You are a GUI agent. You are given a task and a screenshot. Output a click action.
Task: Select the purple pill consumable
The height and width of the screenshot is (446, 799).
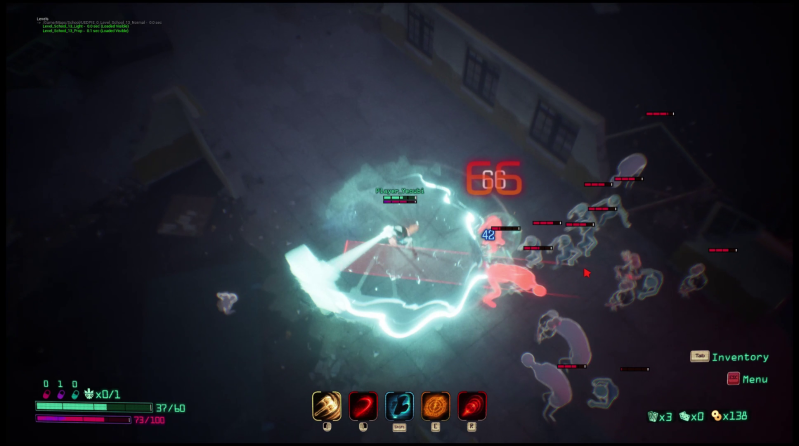(x=60, y=394)
